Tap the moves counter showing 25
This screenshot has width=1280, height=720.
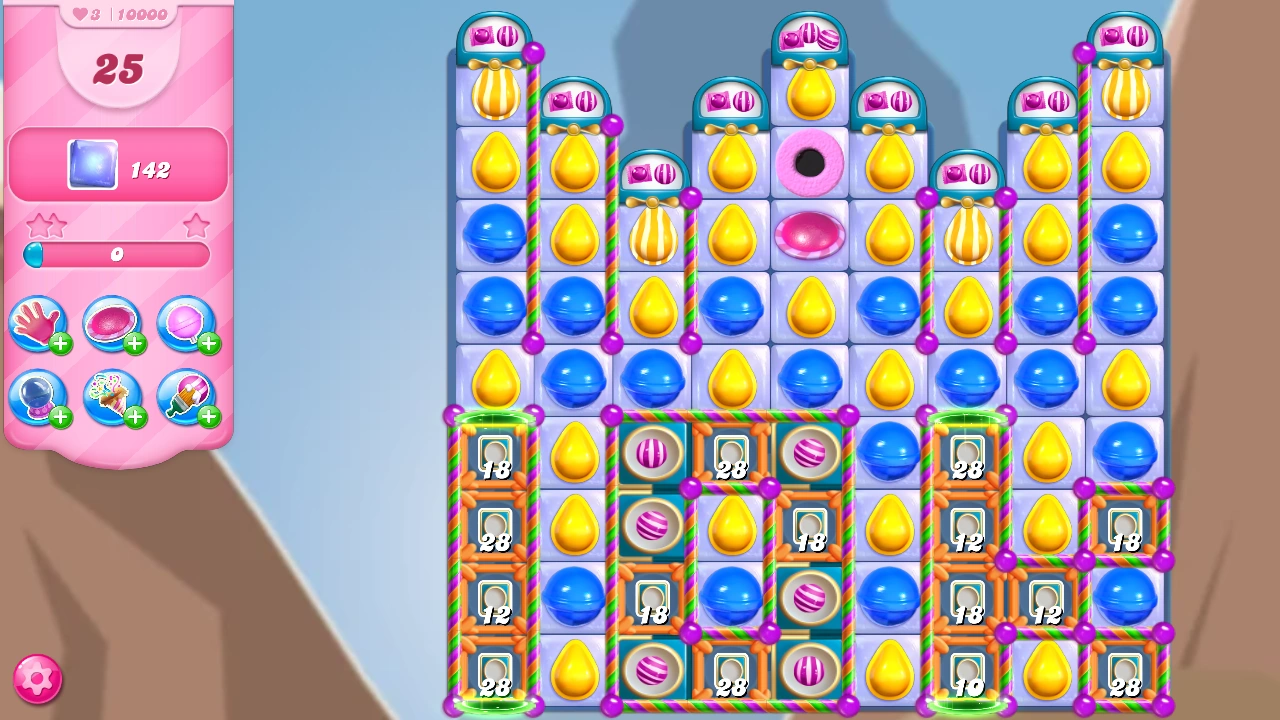pos(119,70)
